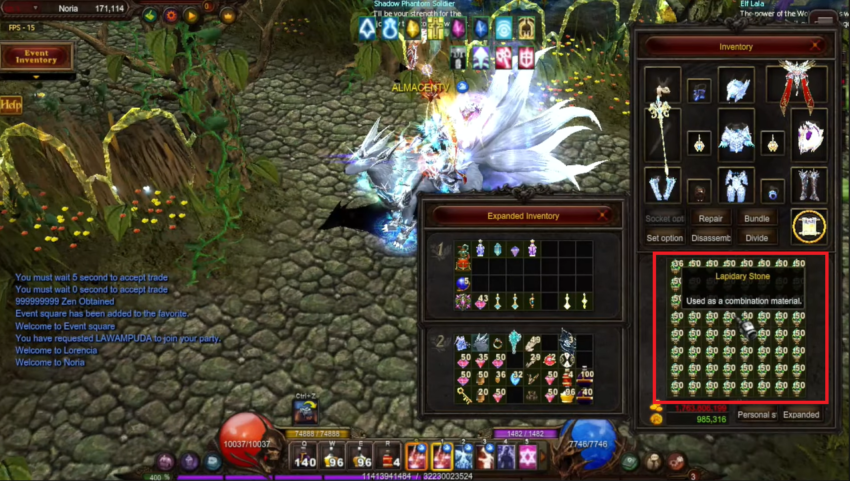The height and width of the screenshot is (481, 850).
Task: Click the Repair button
Action: click(710, 217)
